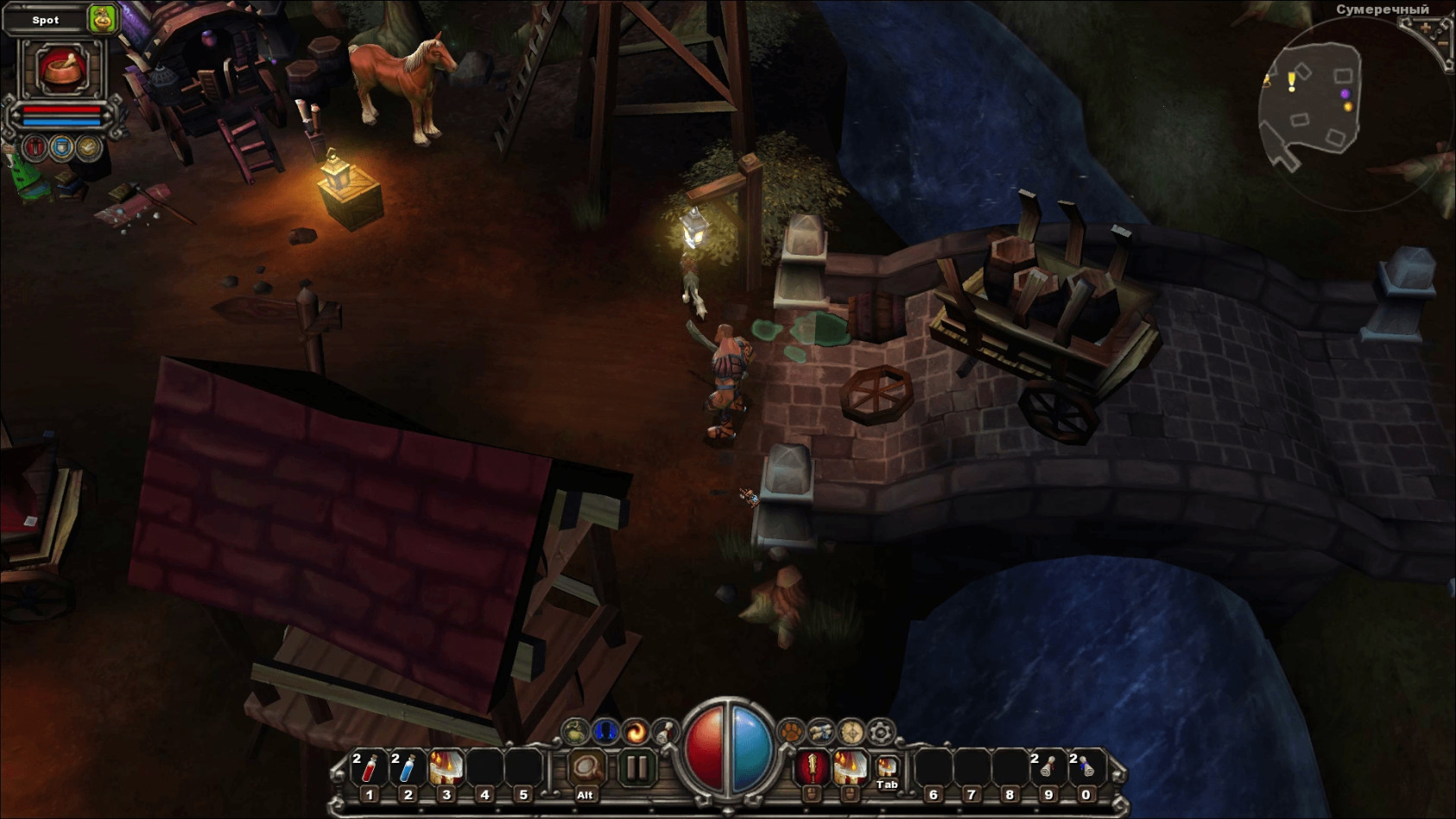This screenshot has width=1456, height=819.
Task: Open the pet Spot's inventory bag
Action: [x=102, y=19]
